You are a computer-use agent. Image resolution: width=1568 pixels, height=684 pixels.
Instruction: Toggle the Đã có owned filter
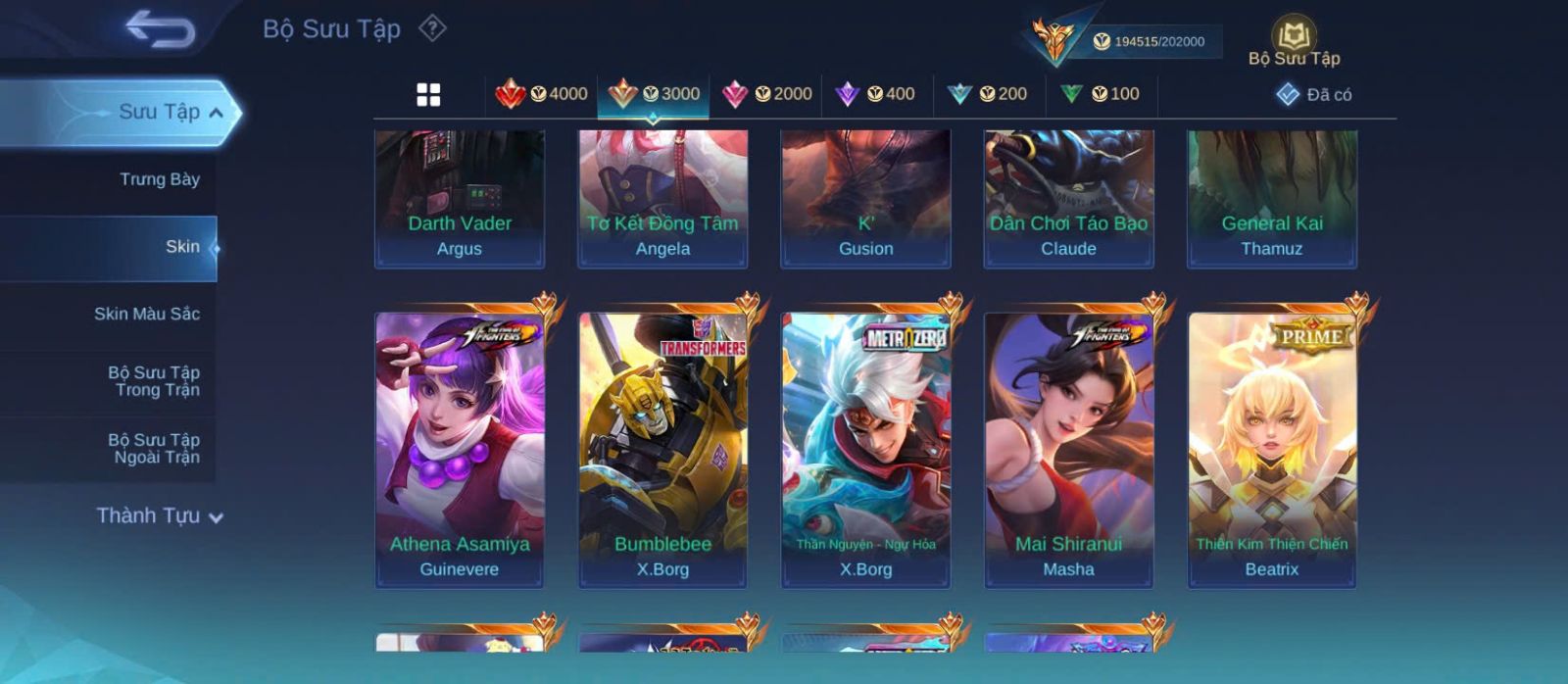1314,94
